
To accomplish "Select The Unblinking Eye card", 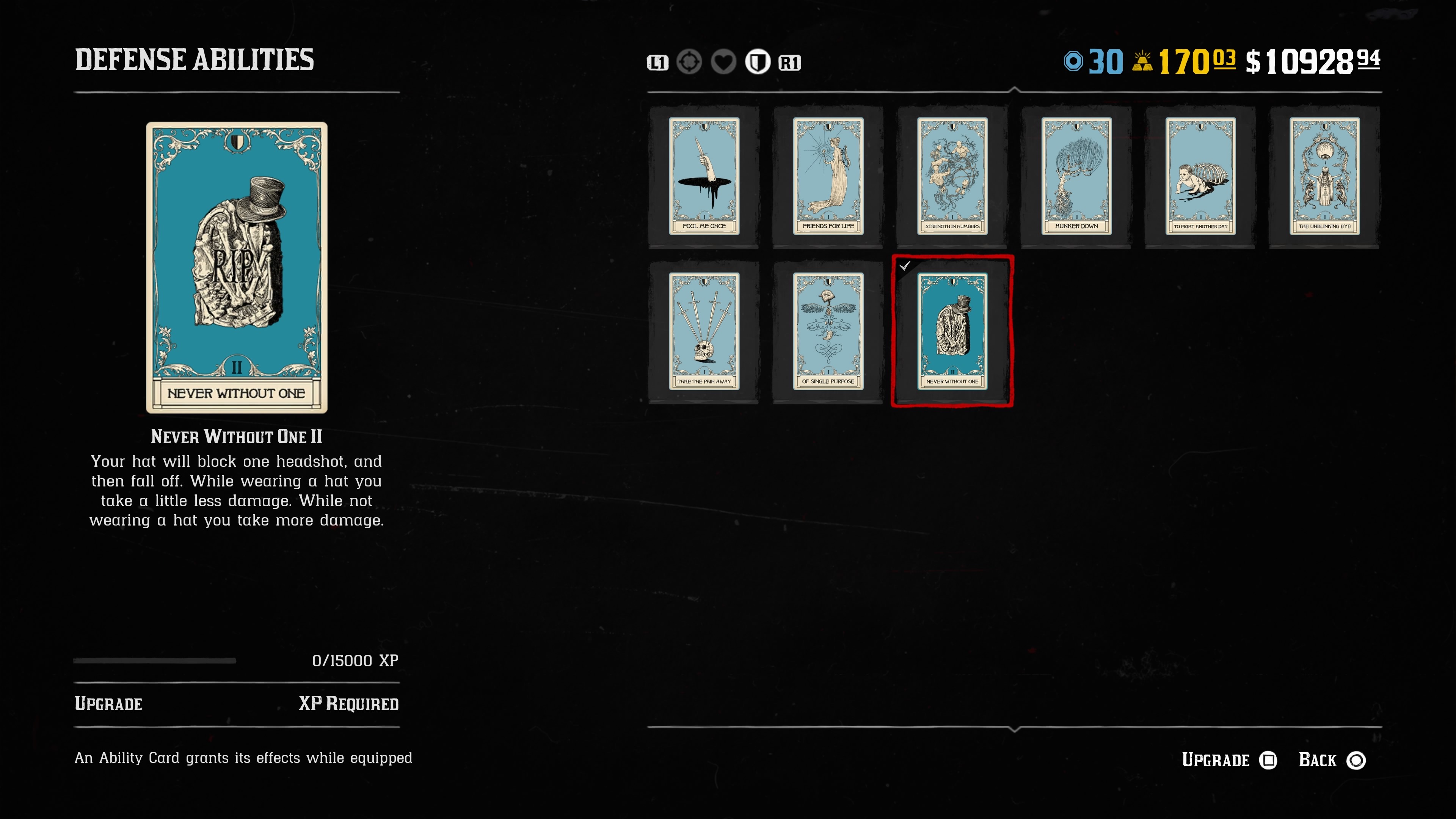I will point(1324,176).
